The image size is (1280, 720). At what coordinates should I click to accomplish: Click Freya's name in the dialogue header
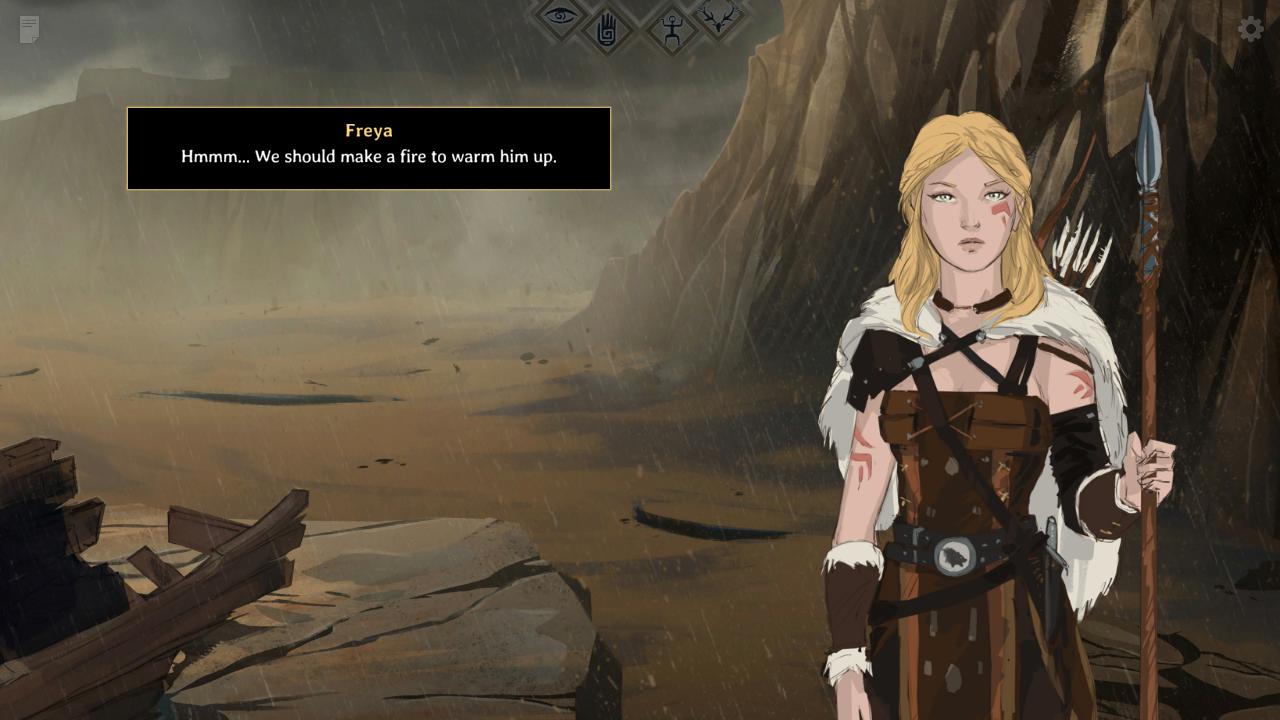click(x=369, y=130)
